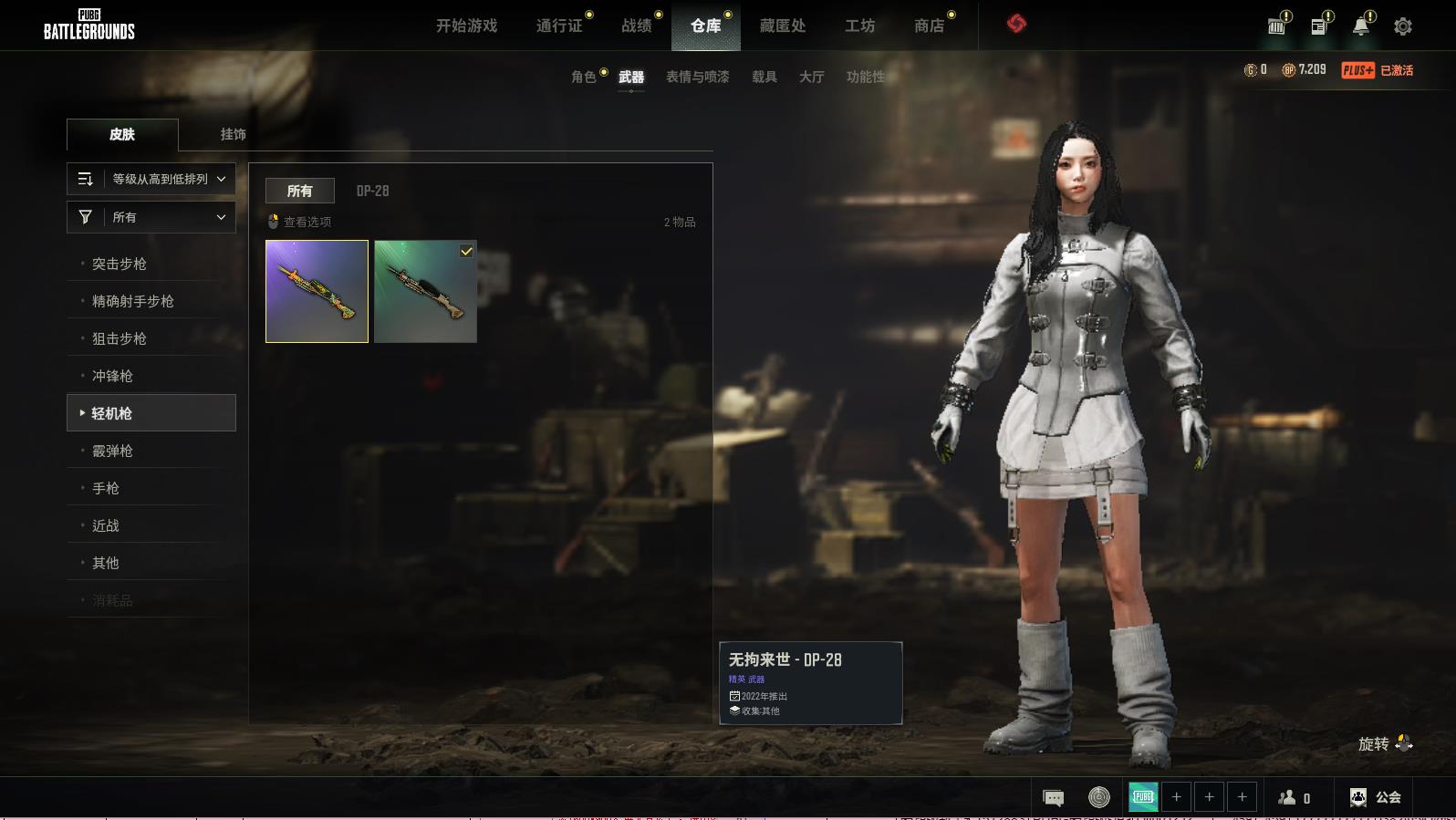This screenshot has height=820, width=1456.
Task: Open the gear settings icon
Action: click(1403, 26)
